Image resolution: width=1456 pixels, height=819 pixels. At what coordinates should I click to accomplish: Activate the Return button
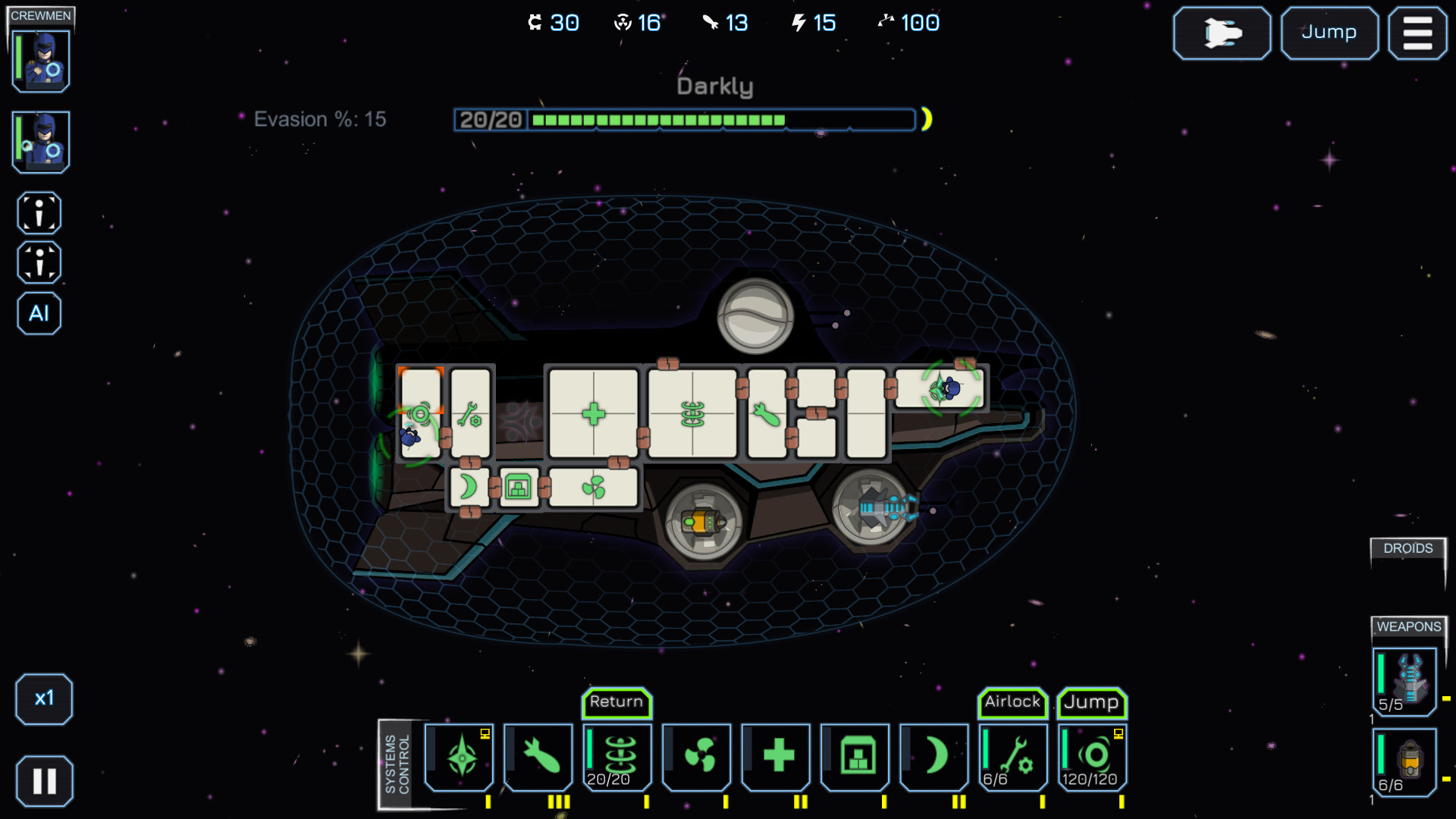coord(617,702)
